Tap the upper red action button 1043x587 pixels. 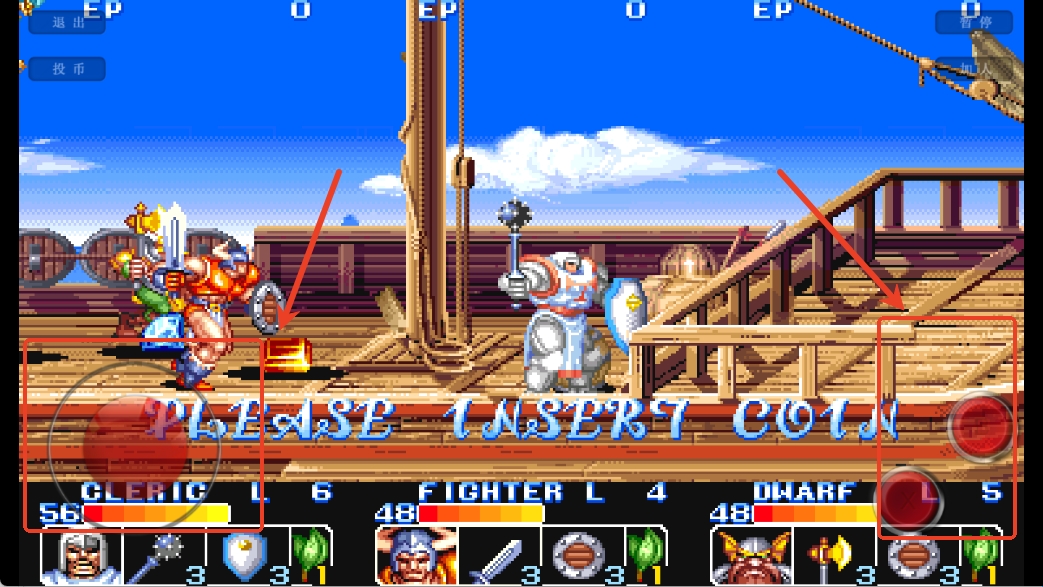coord(981,426)
